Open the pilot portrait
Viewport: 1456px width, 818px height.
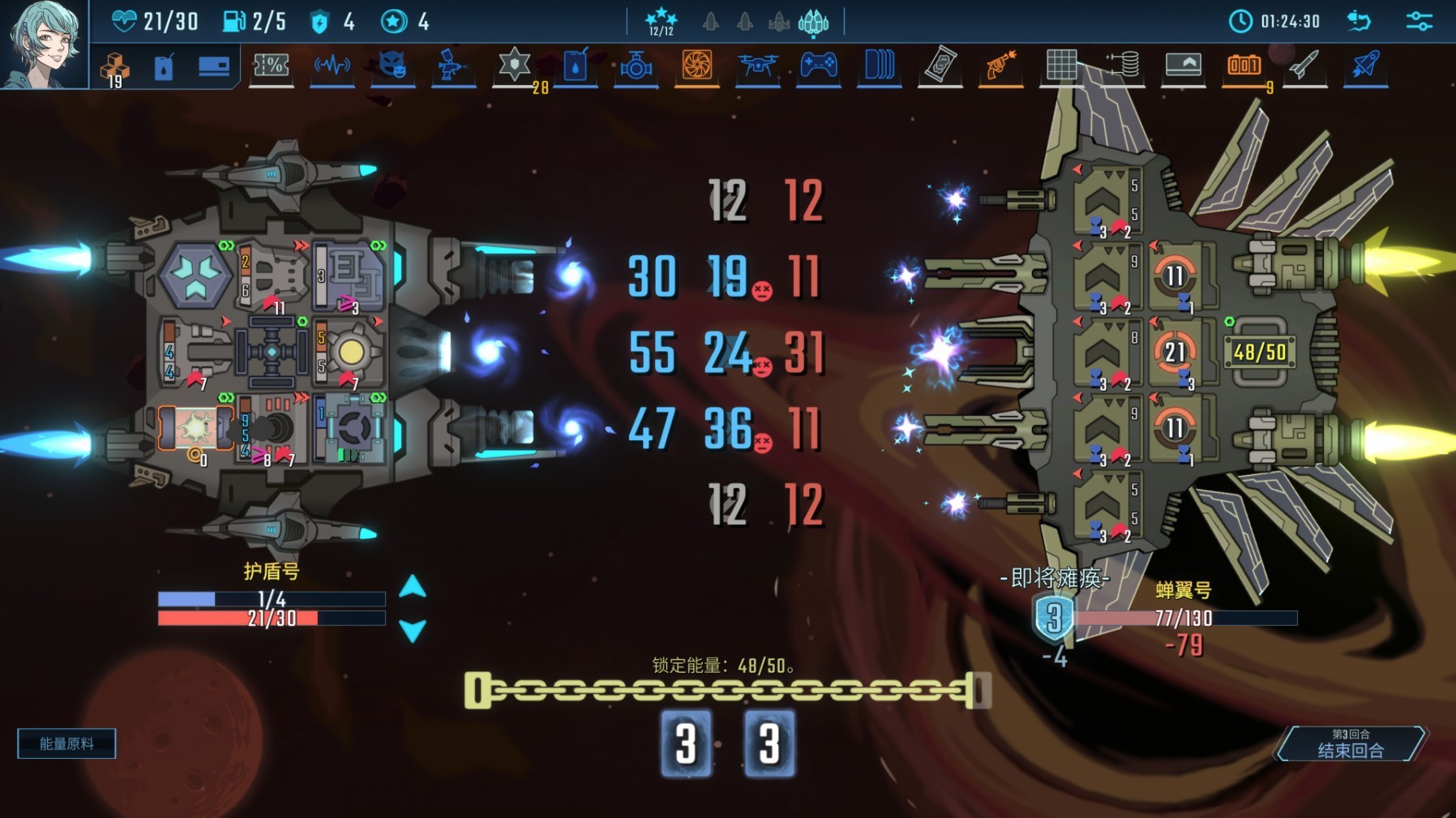43,43
